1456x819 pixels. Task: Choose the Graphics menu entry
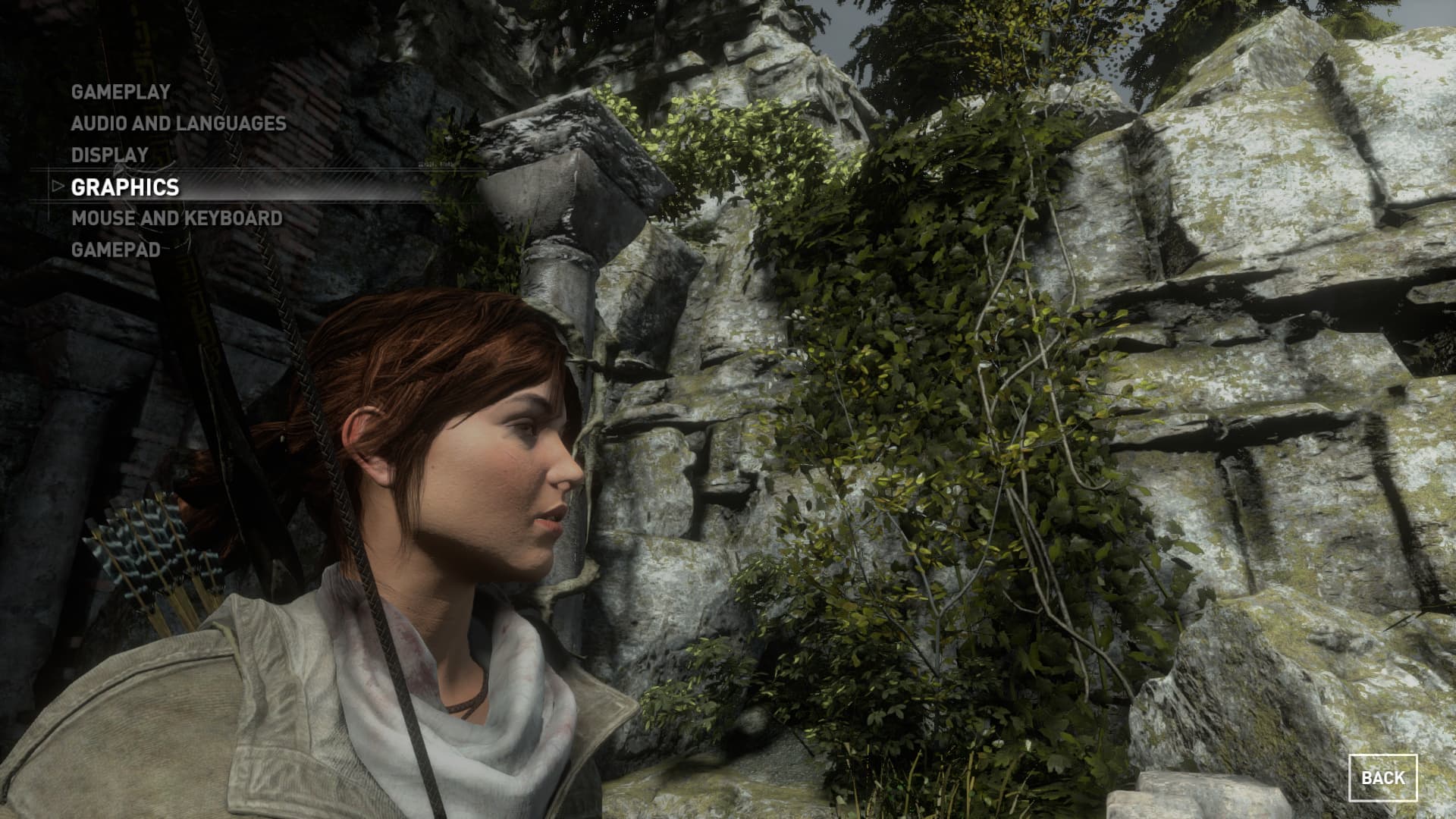click(125, 187)
